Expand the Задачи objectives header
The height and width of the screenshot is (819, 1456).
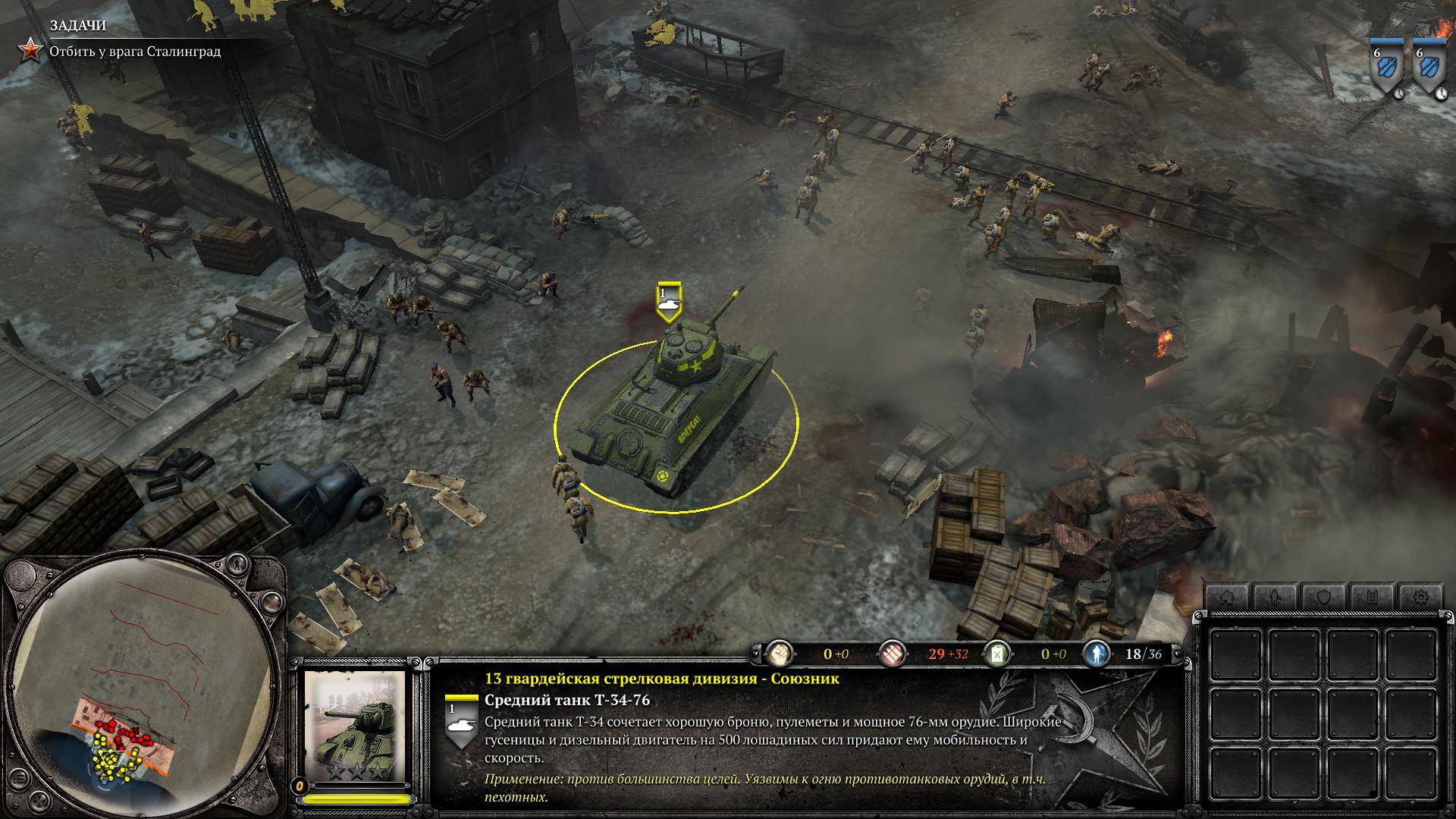[78, 26]
